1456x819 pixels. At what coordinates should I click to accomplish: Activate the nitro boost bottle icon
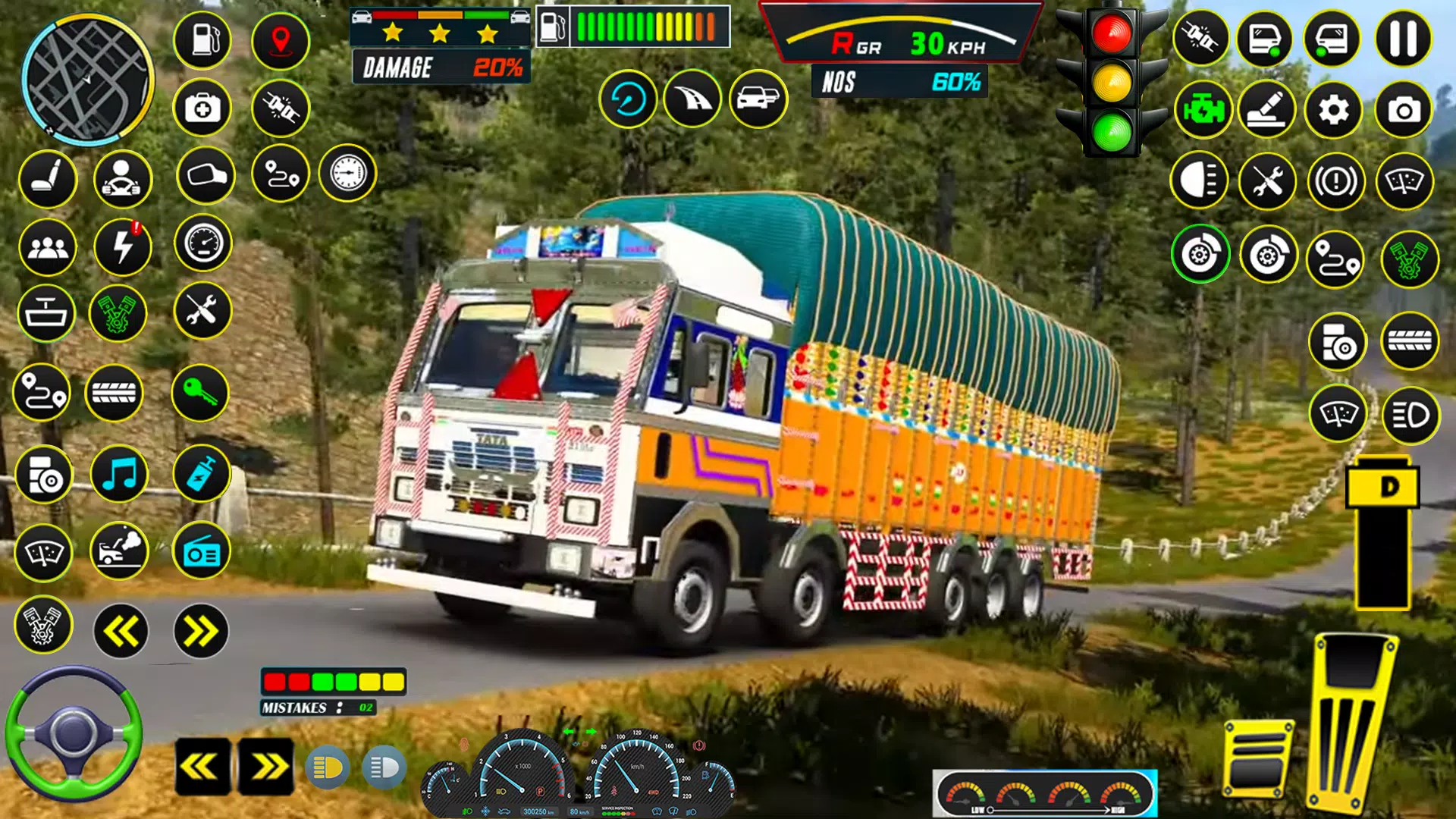tap(200, 474)
